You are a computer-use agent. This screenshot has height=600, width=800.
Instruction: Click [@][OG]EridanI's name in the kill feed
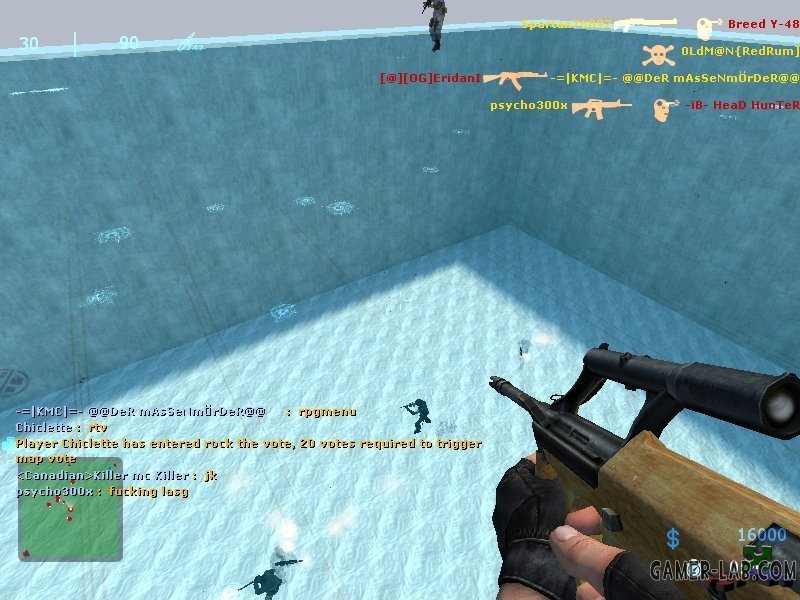[x=431, y=78]
